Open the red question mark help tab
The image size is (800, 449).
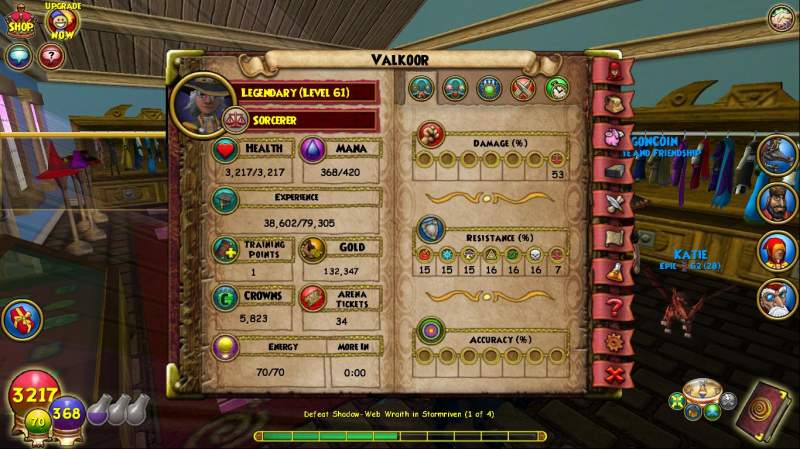coord(614,306)
